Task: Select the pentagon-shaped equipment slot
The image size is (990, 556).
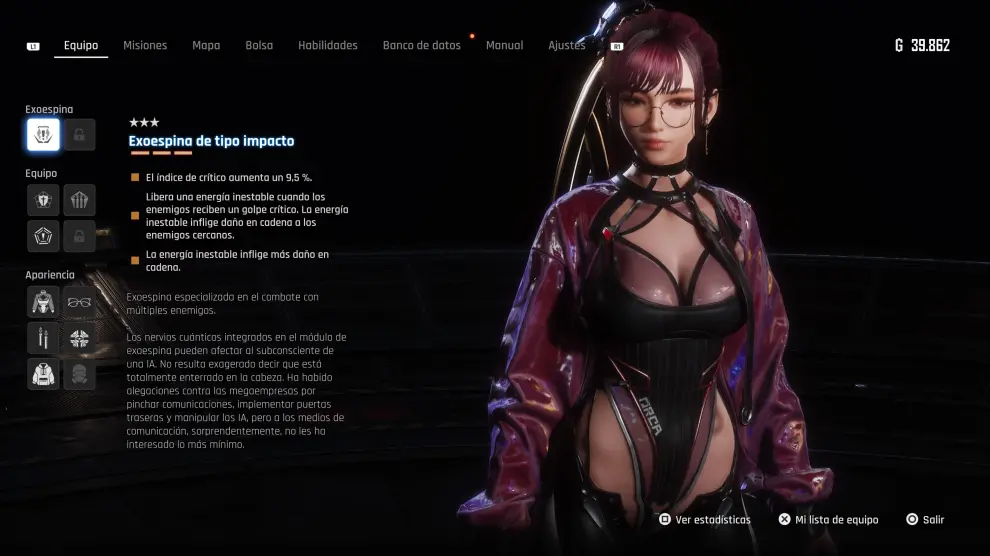Action: tap(43, 236)
